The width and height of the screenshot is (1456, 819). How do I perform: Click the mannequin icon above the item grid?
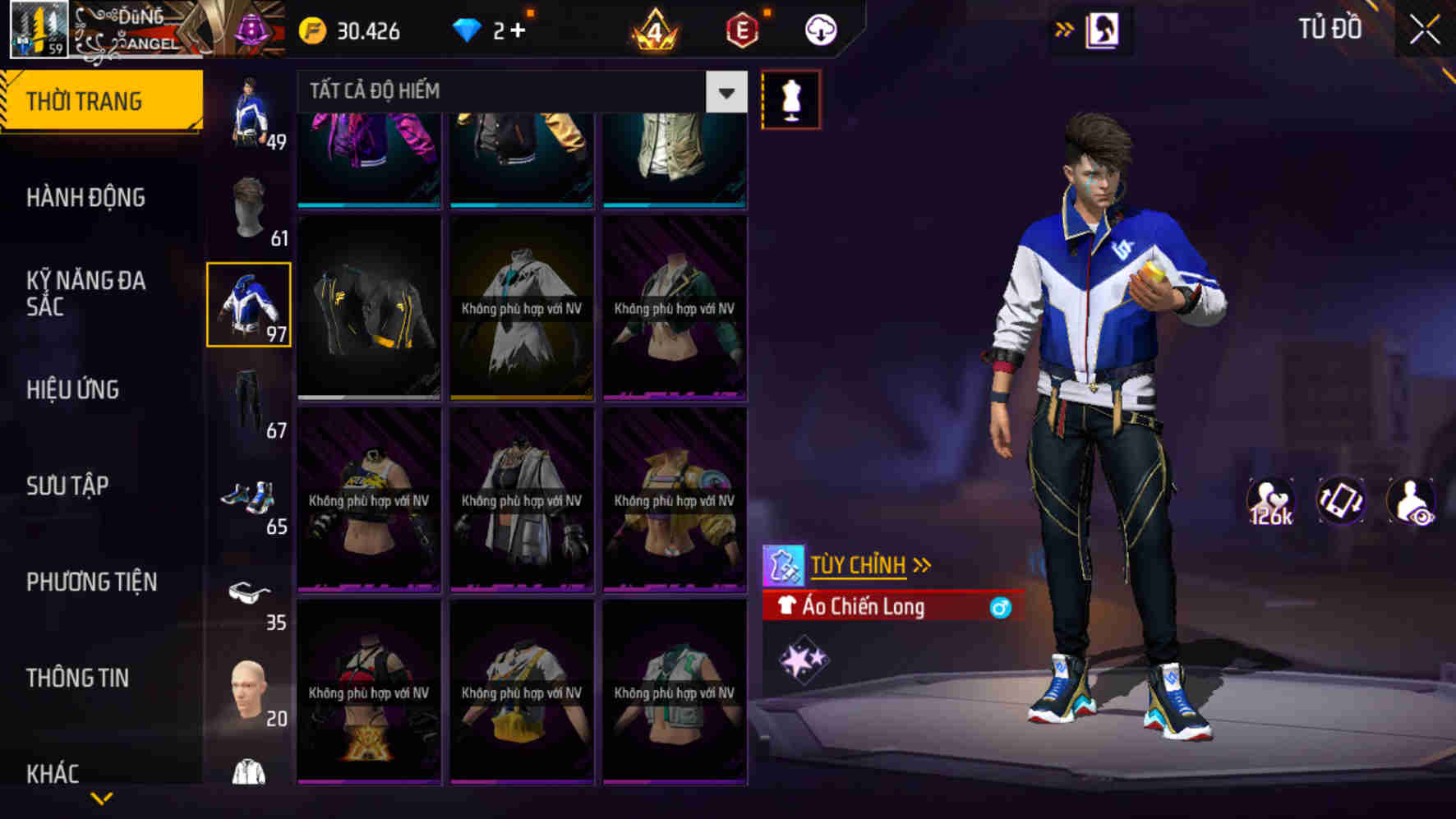pos(791,100)
